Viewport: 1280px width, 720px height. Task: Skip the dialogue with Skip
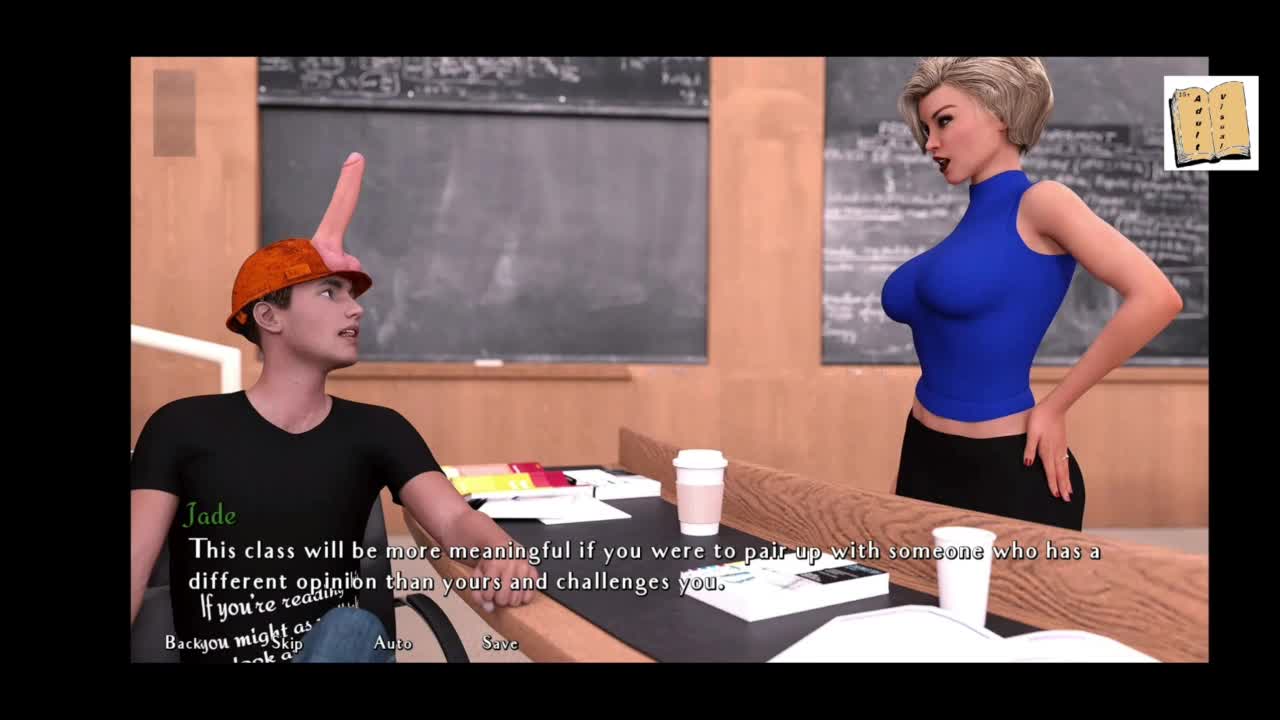(287, 643)
